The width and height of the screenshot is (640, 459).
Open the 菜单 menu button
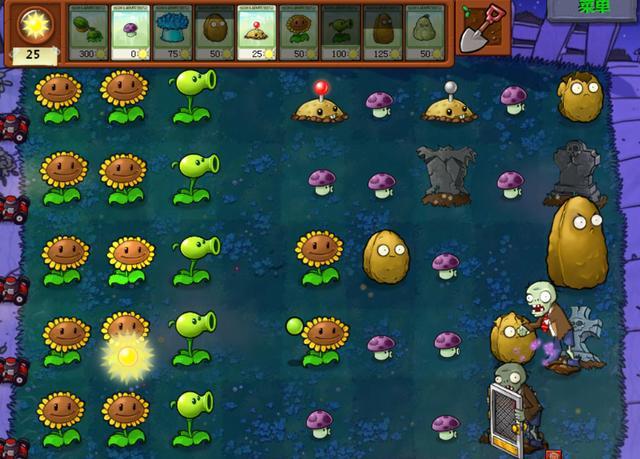594,9
